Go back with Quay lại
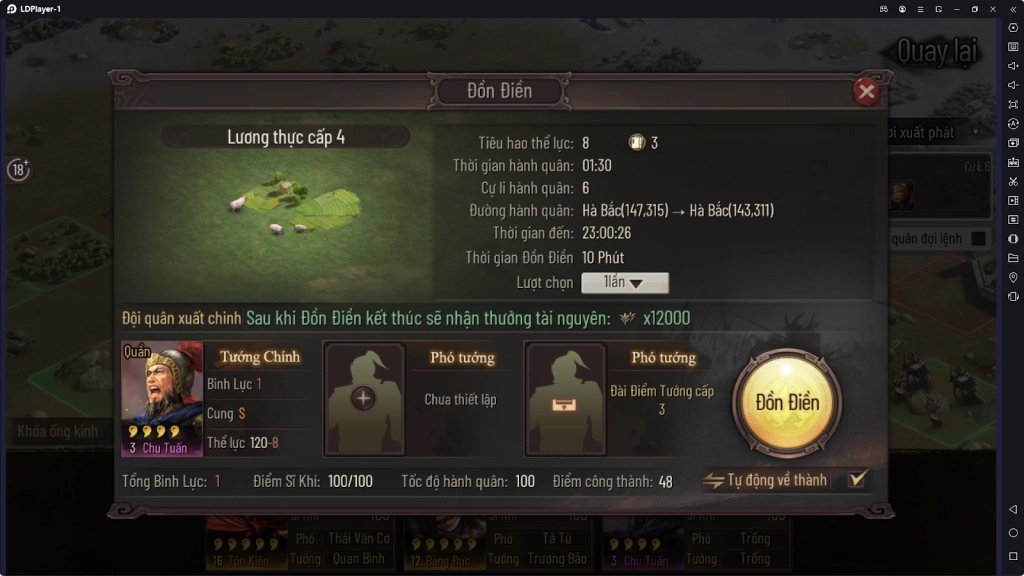Screen dimensions: 1024x576 936,51
